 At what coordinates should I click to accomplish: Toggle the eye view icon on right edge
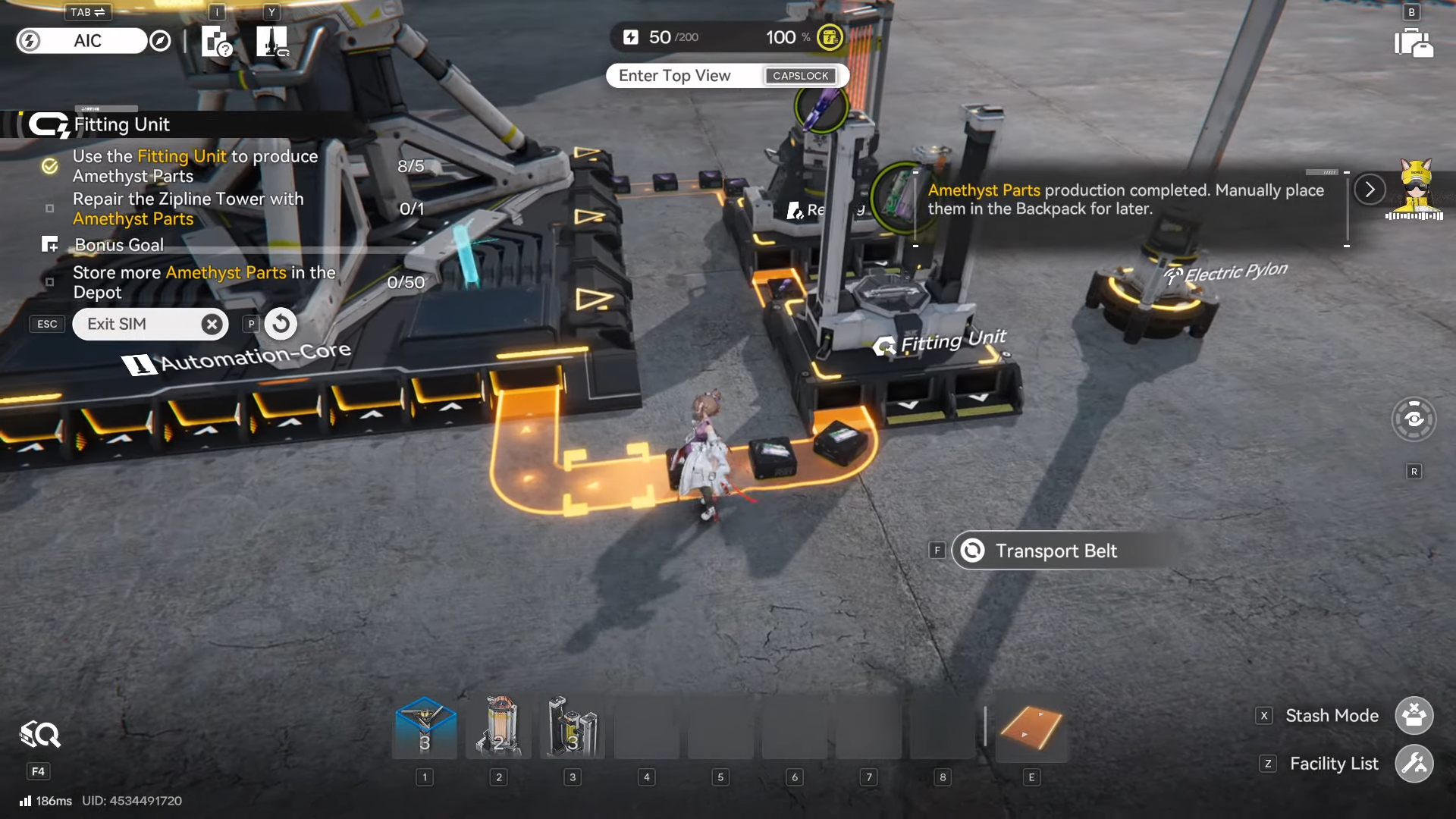(x=1414, y=419)
